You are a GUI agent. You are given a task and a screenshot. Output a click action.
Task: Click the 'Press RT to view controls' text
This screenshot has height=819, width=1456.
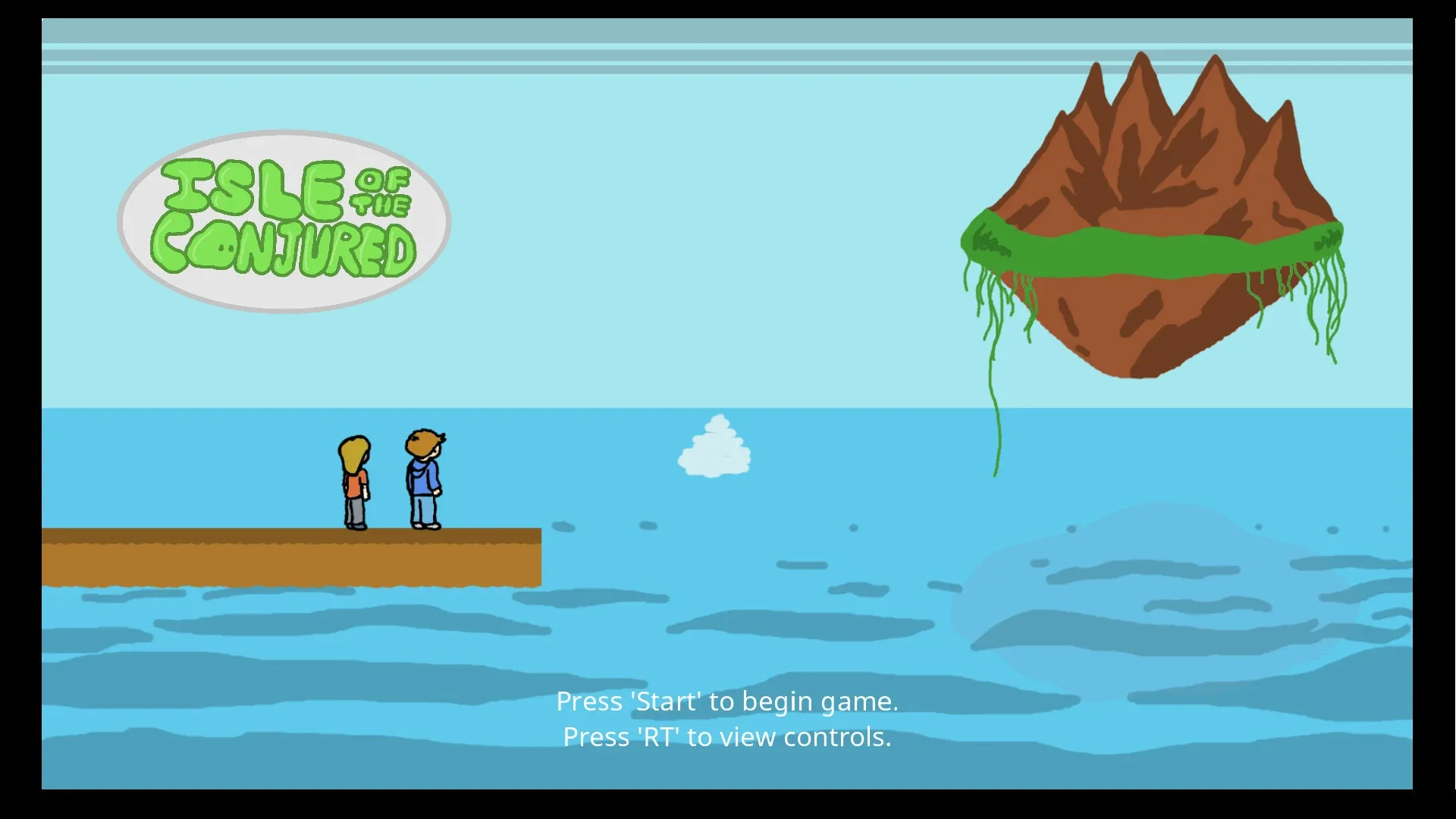[x=727, y=736]
